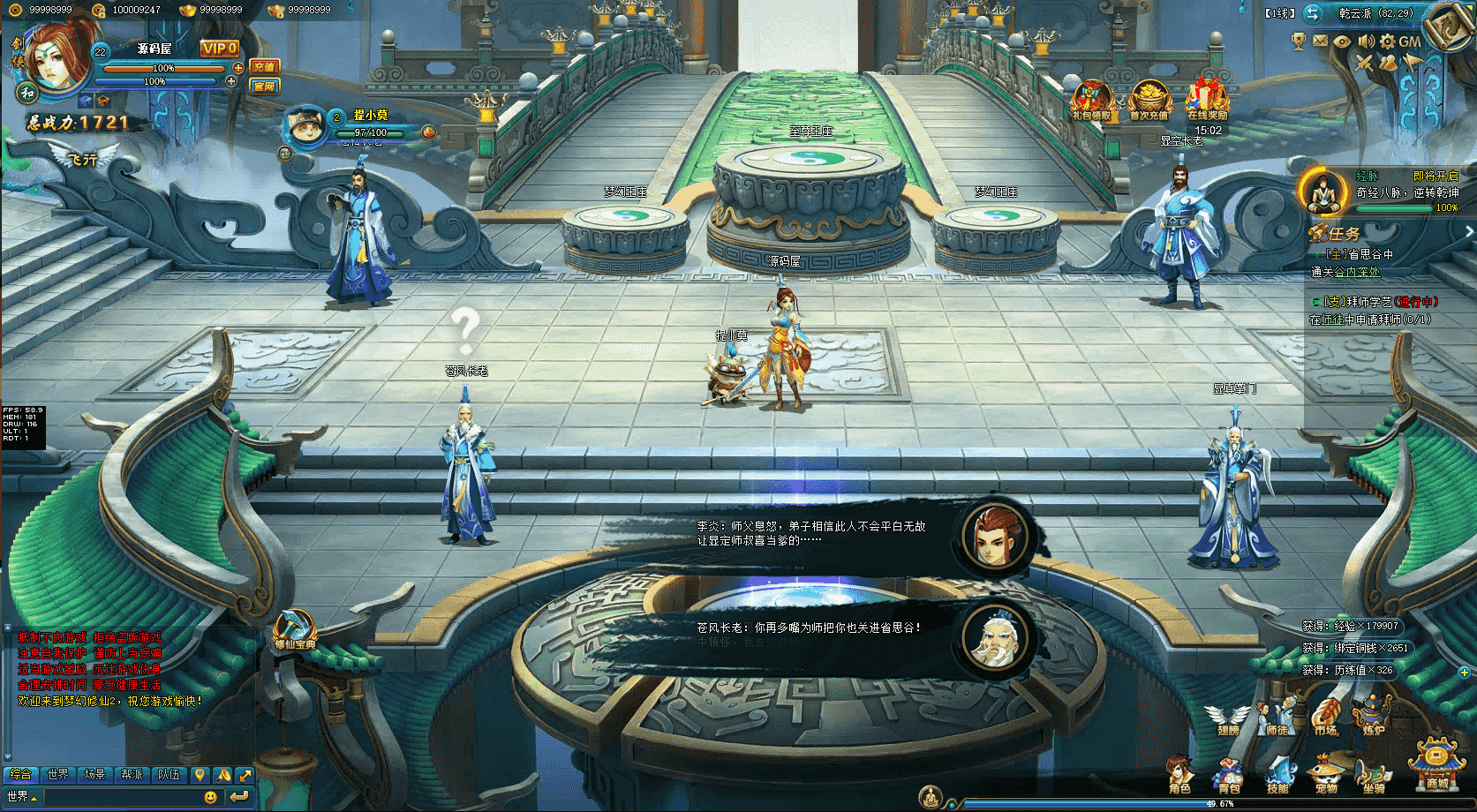Open the 翅膀 wings menu

click(1228, 718)
